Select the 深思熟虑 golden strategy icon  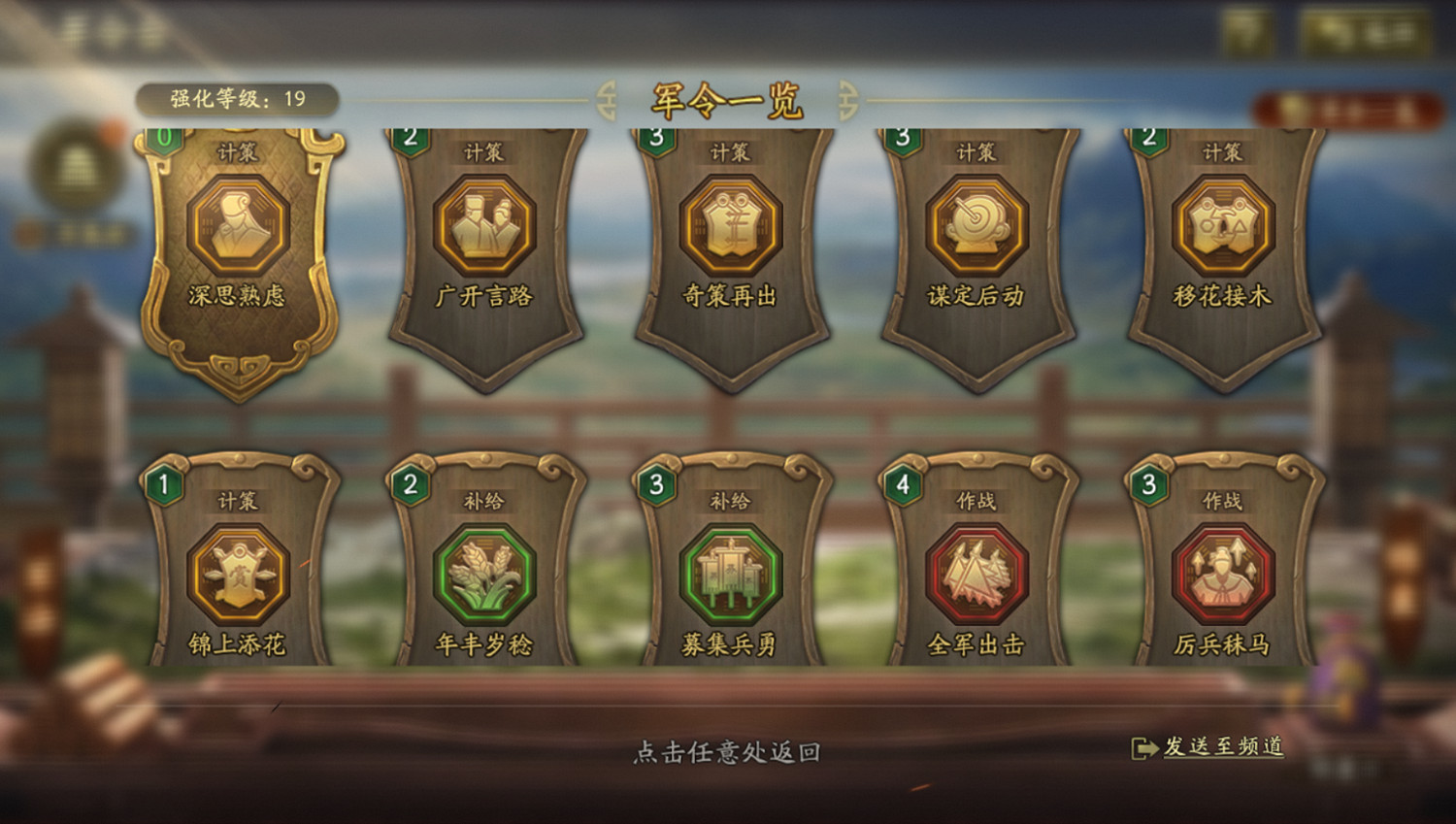tap(241, 226)
